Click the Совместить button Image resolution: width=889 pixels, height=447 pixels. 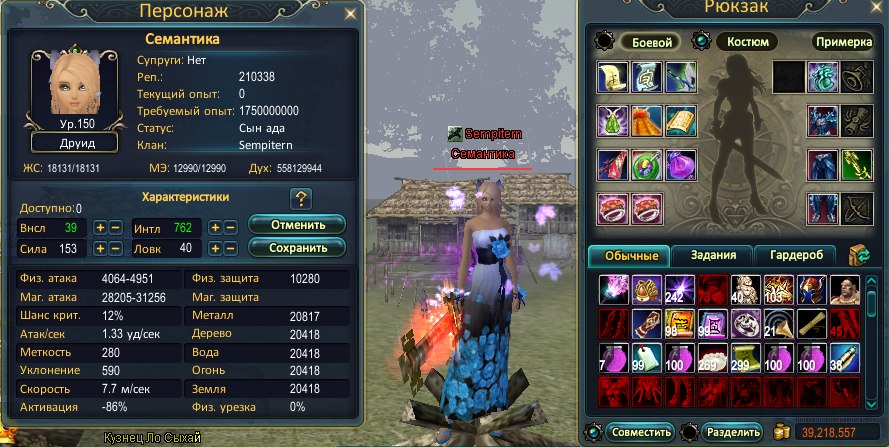click(x=640, y=433)
